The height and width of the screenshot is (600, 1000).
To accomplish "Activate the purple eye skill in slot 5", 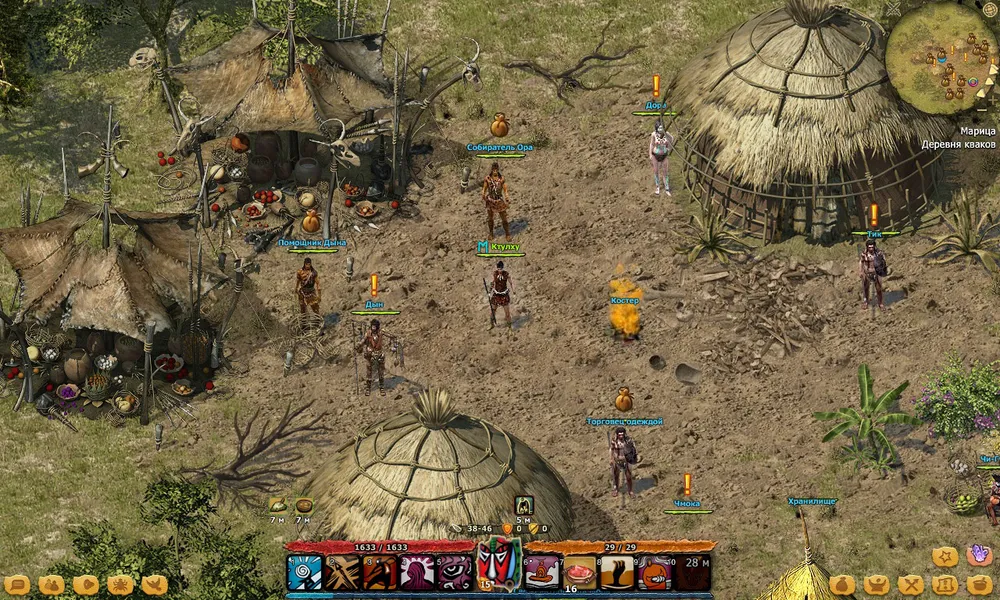I will click(x=454, y=572).
